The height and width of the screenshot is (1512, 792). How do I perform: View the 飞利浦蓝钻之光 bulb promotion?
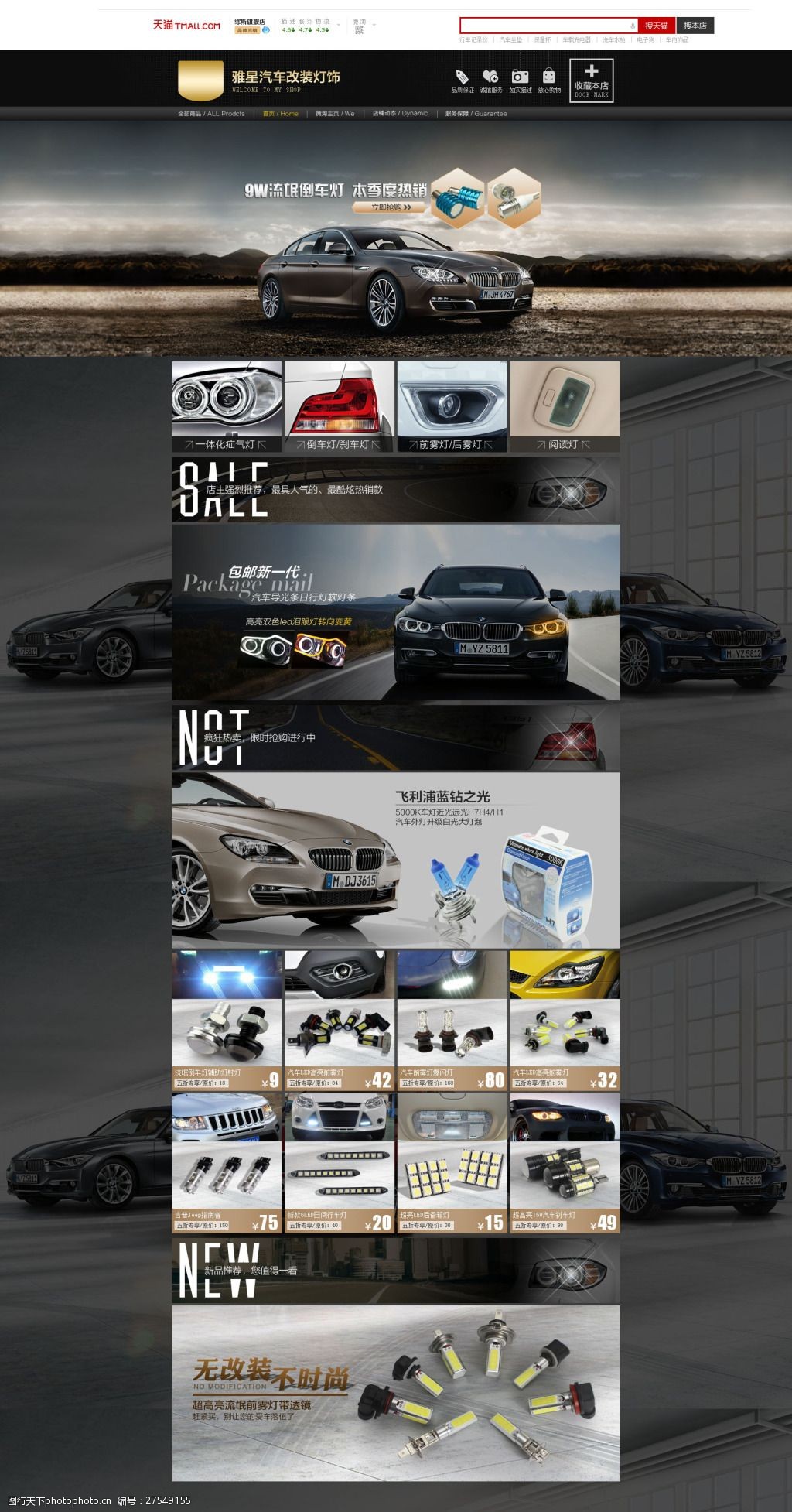coord(395,860)
